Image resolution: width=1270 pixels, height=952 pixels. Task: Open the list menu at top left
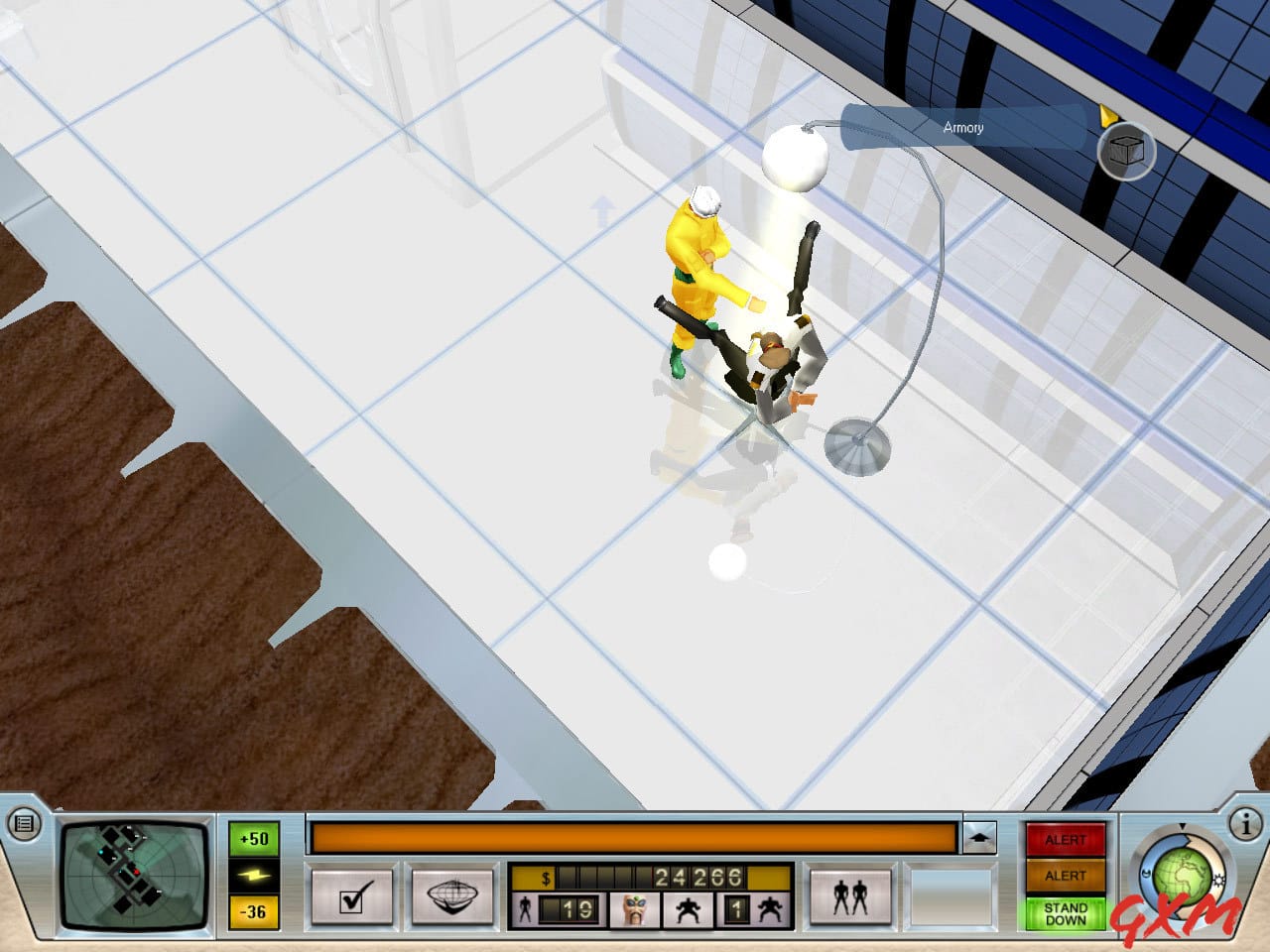pos(24,823)
